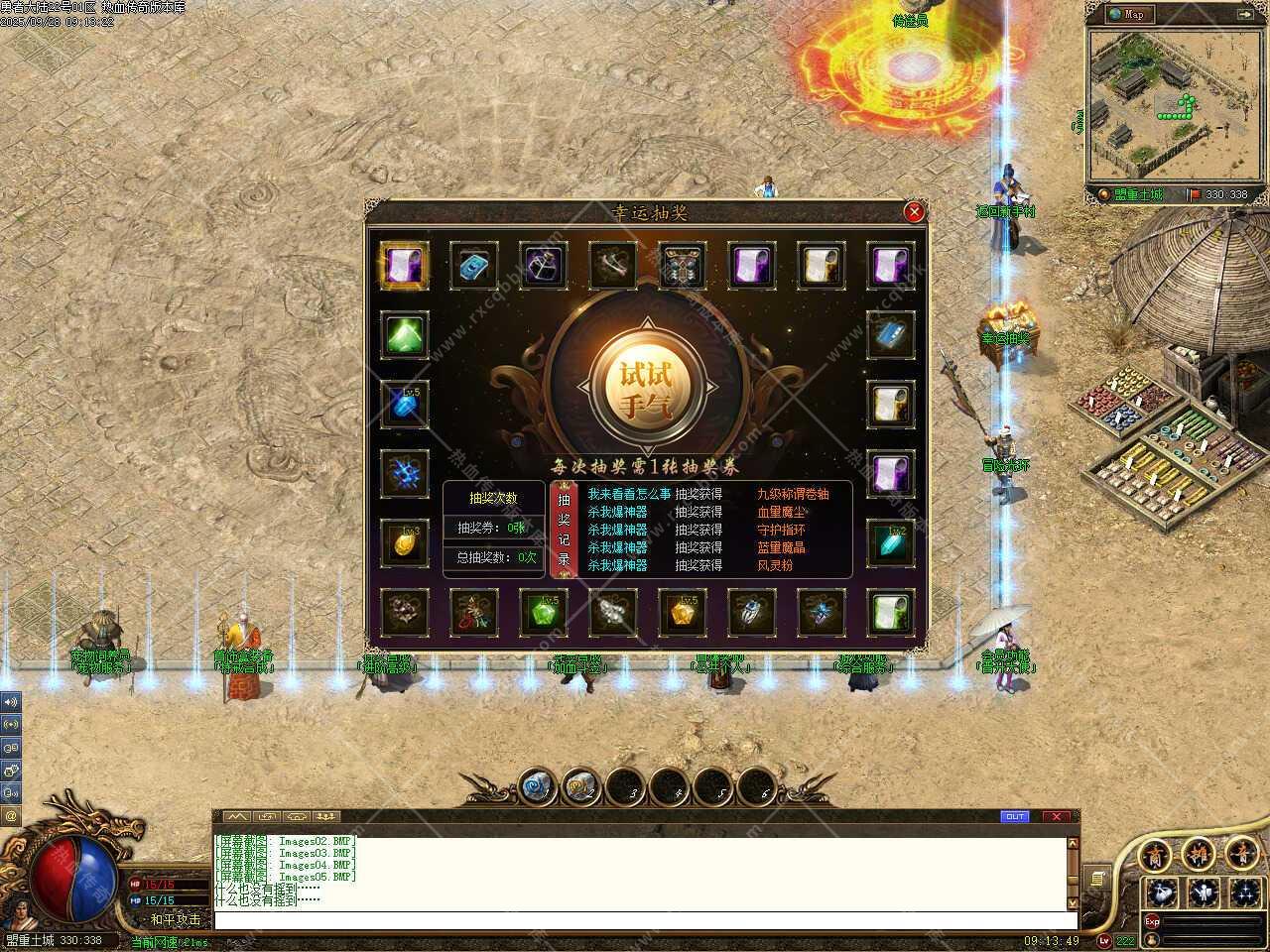
Task: Toggle the 和平攻击 attack mode
Action: click(x=175, y=919)
